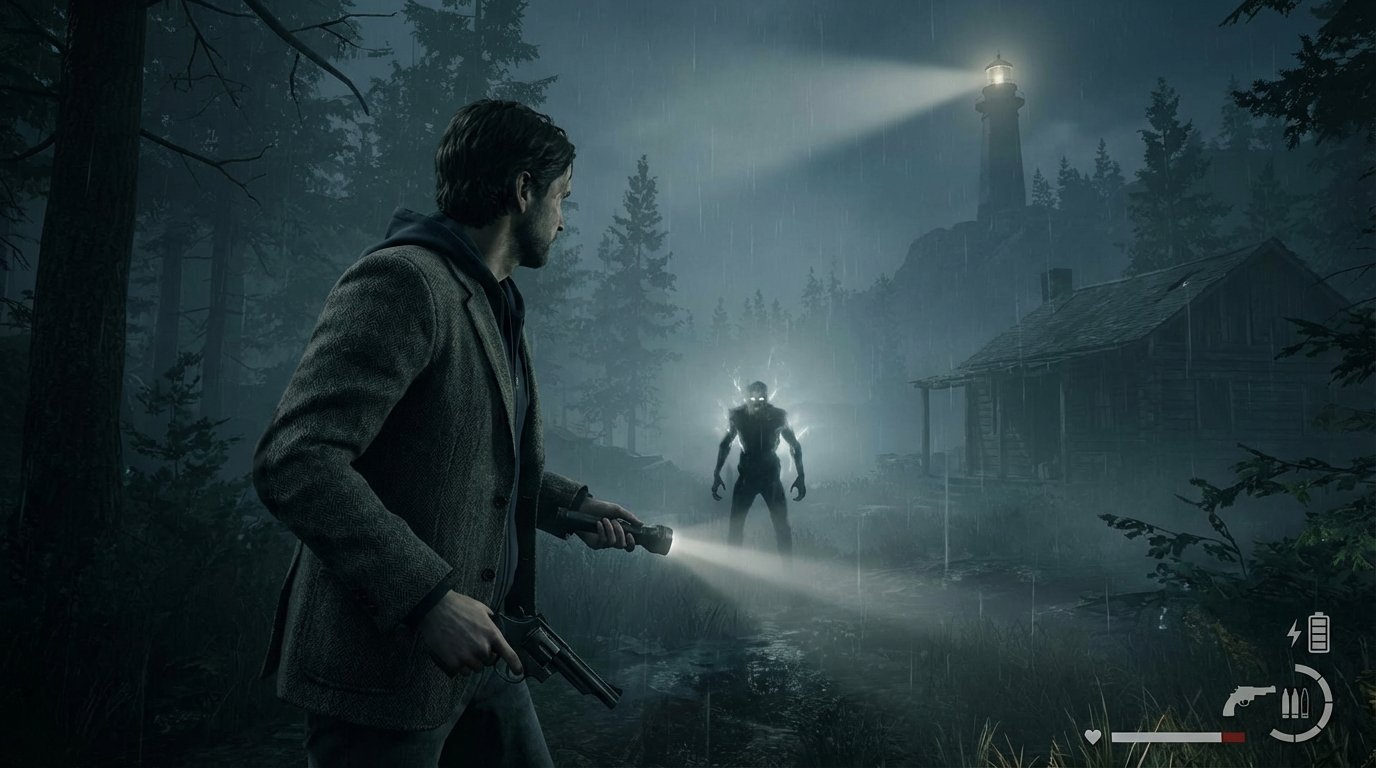This screenshot has height=768, width=1376.
Task: Click the rifle round icon beside the bullets
Action: tap(1305, 703)
